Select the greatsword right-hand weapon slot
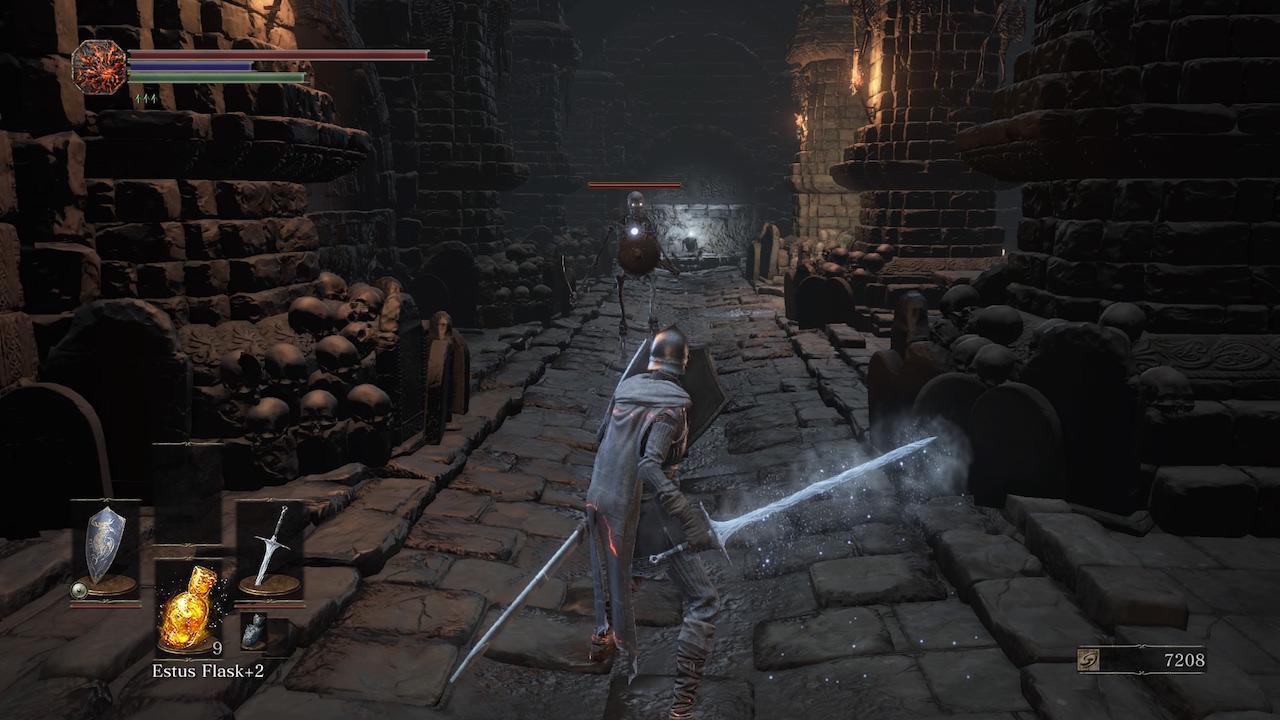The height and width of the screenshot is (720, 1280). [x=269, y=548]
